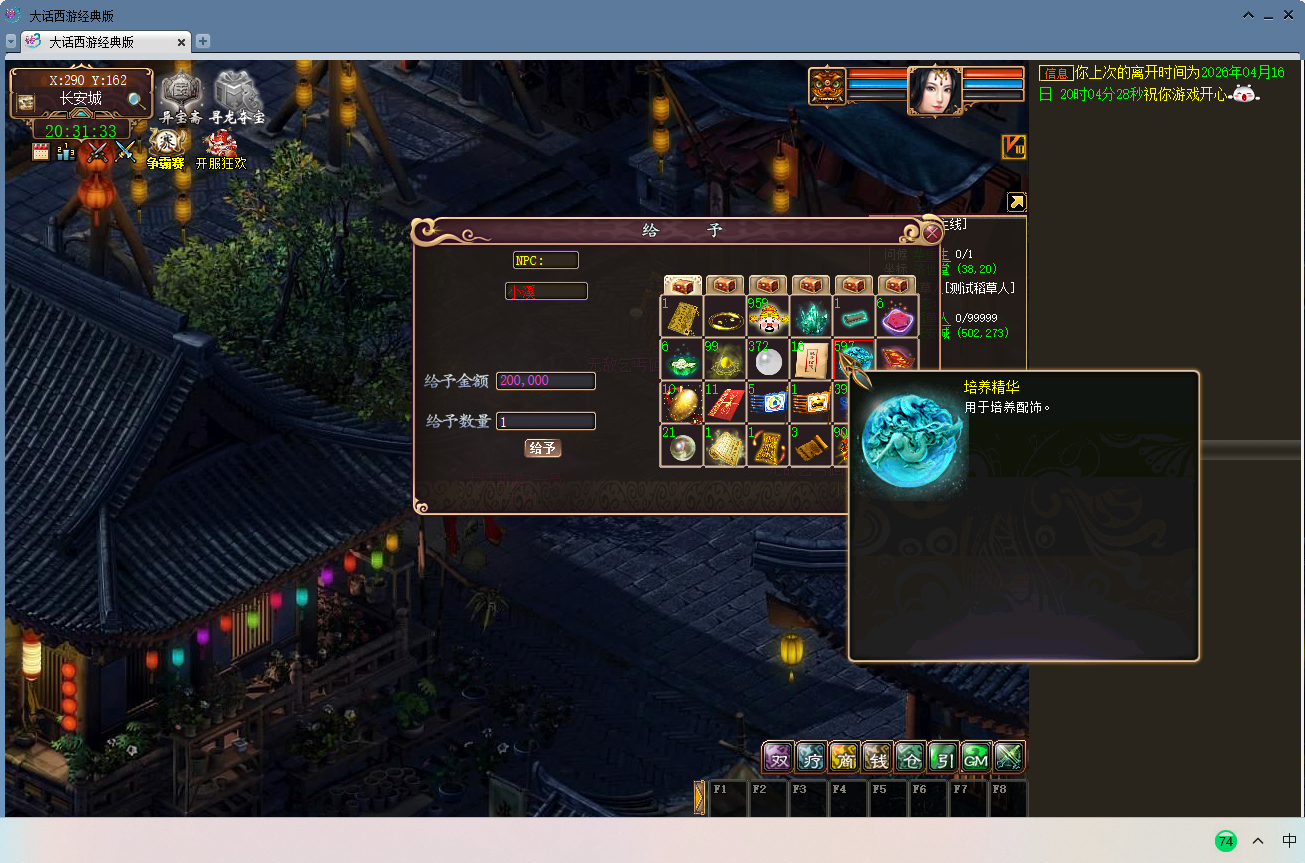Focus the 给予数量 quantity field
1305x863 pixels.
point(546,421)
